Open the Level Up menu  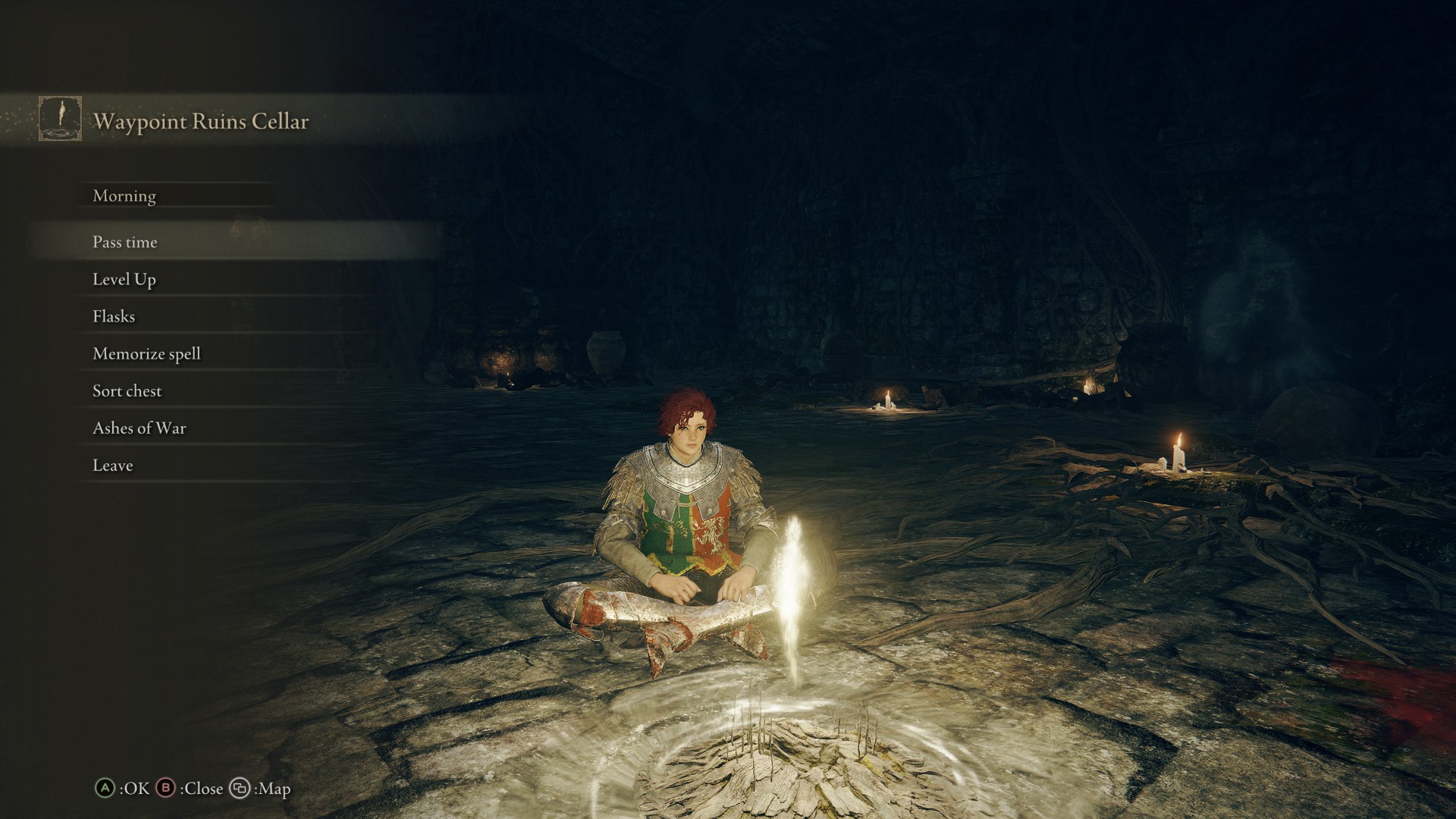[x=124, y=279]
